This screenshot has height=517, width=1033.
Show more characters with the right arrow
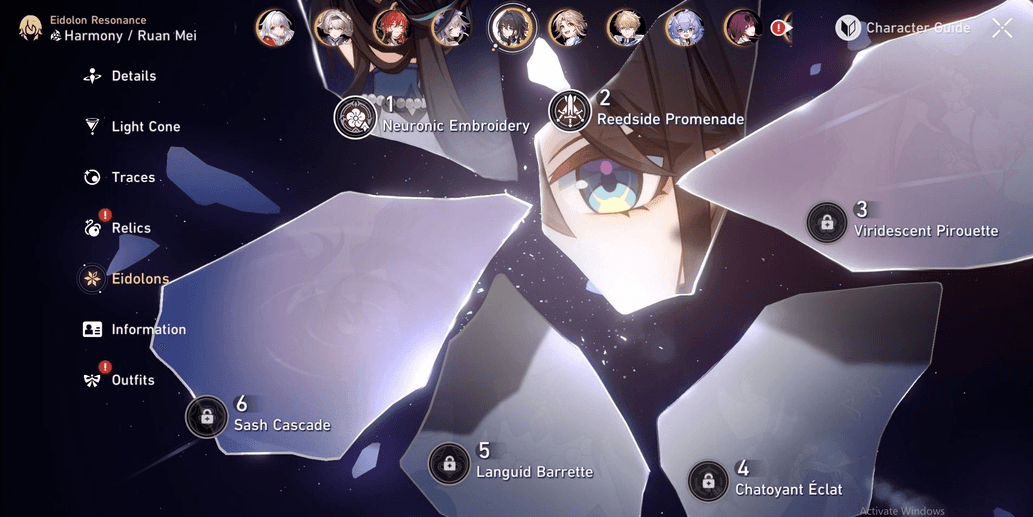tap(789, 28)
